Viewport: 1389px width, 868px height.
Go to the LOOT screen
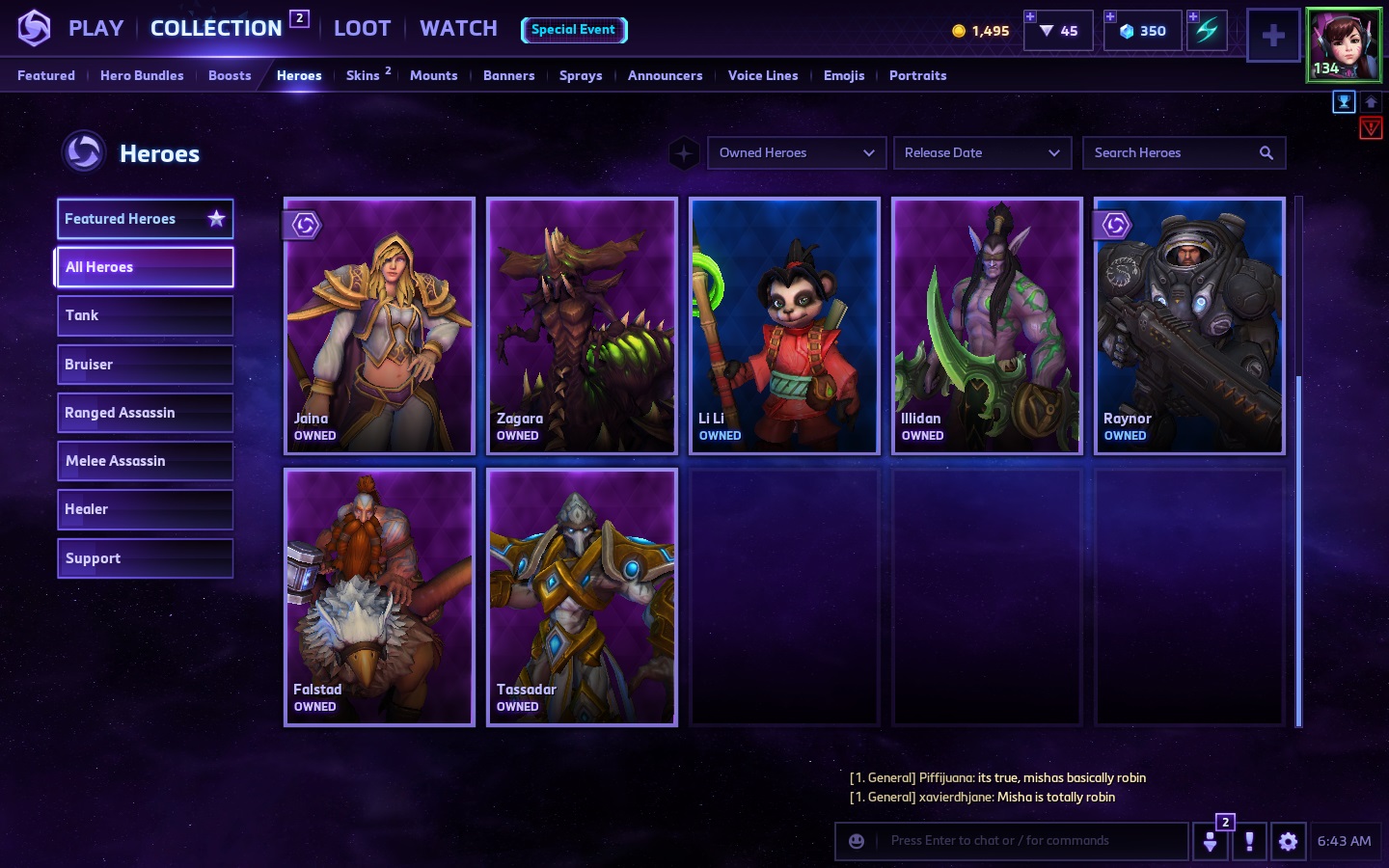(362, 29)
